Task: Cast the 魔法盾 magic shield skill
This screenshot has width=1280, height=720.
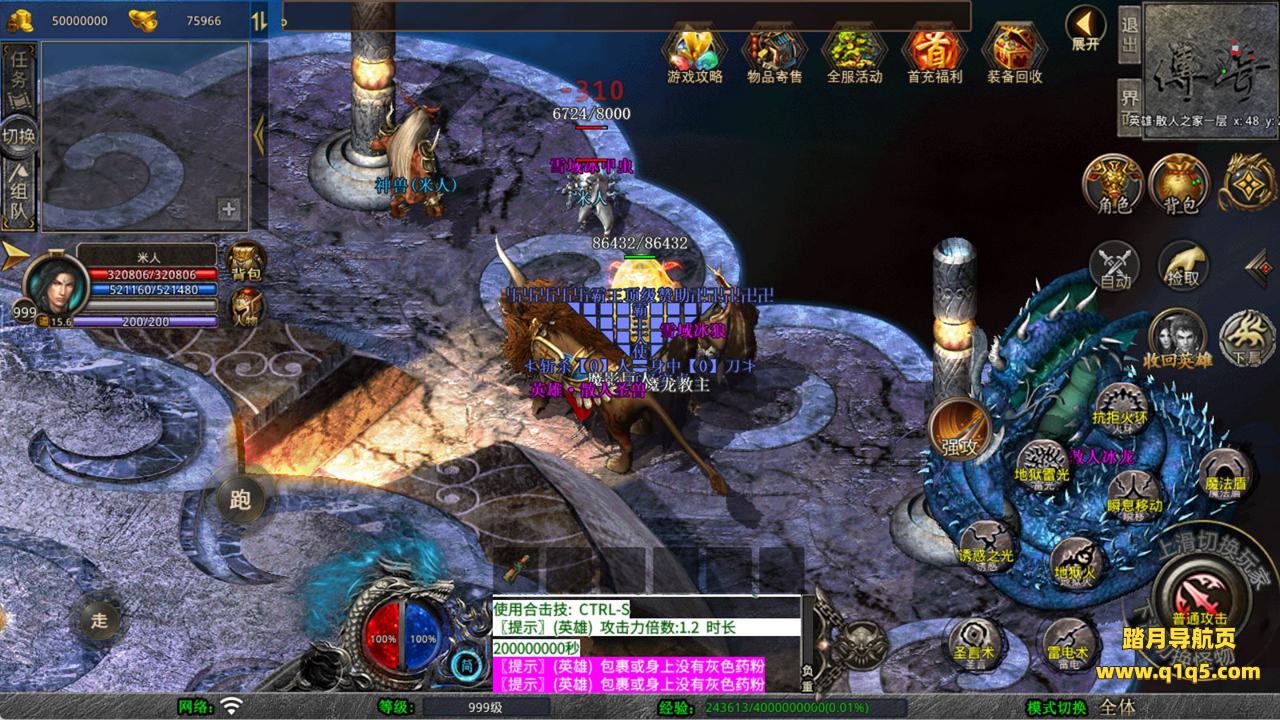Action: (1225, 473)
